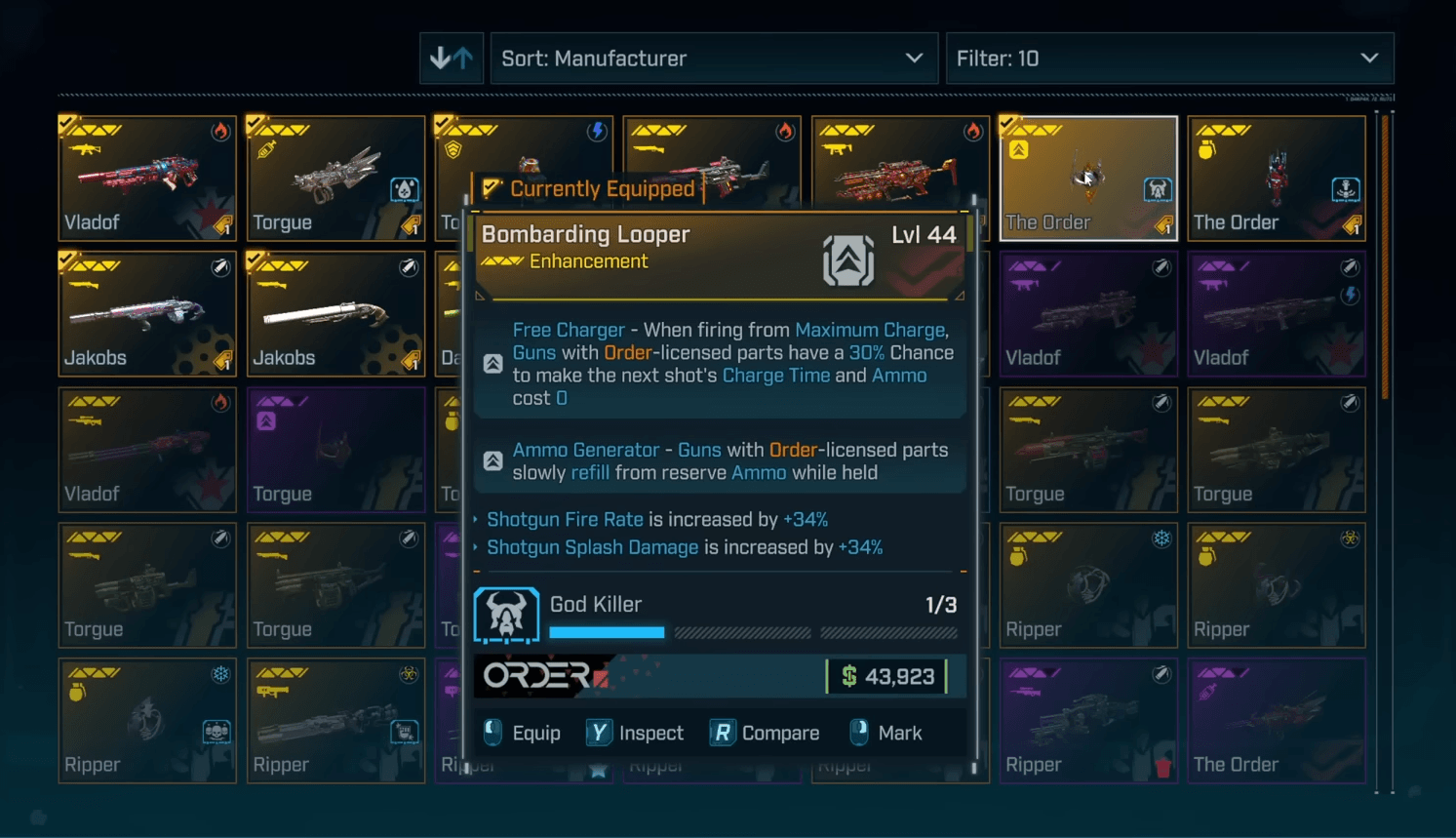Screen dimensions: 1456x838
Task: Click Mark in the item tooltip
Action: 886,733
